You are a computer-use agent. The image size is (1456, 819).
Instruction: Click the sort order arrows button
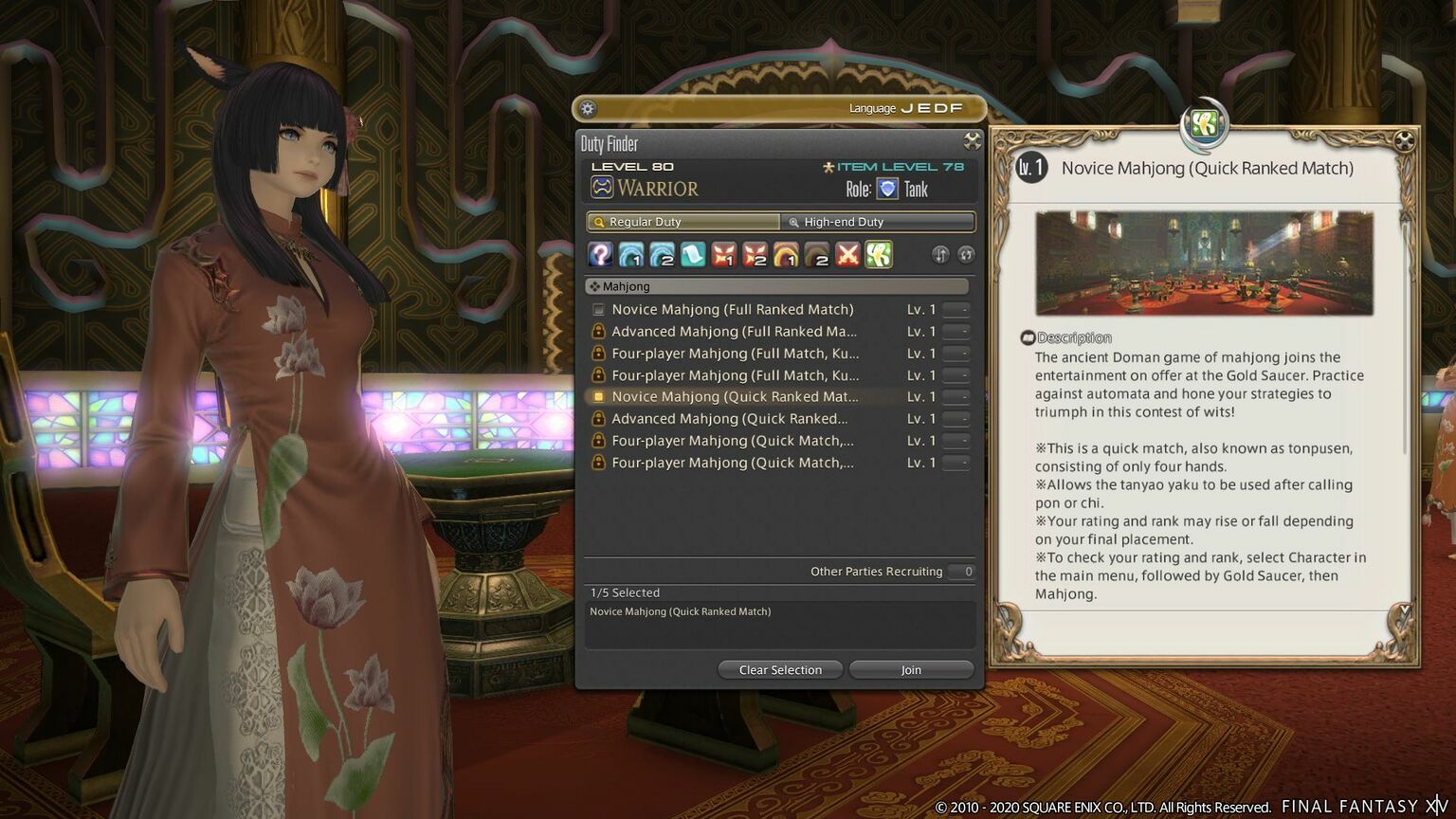click(x=940, y=254)
